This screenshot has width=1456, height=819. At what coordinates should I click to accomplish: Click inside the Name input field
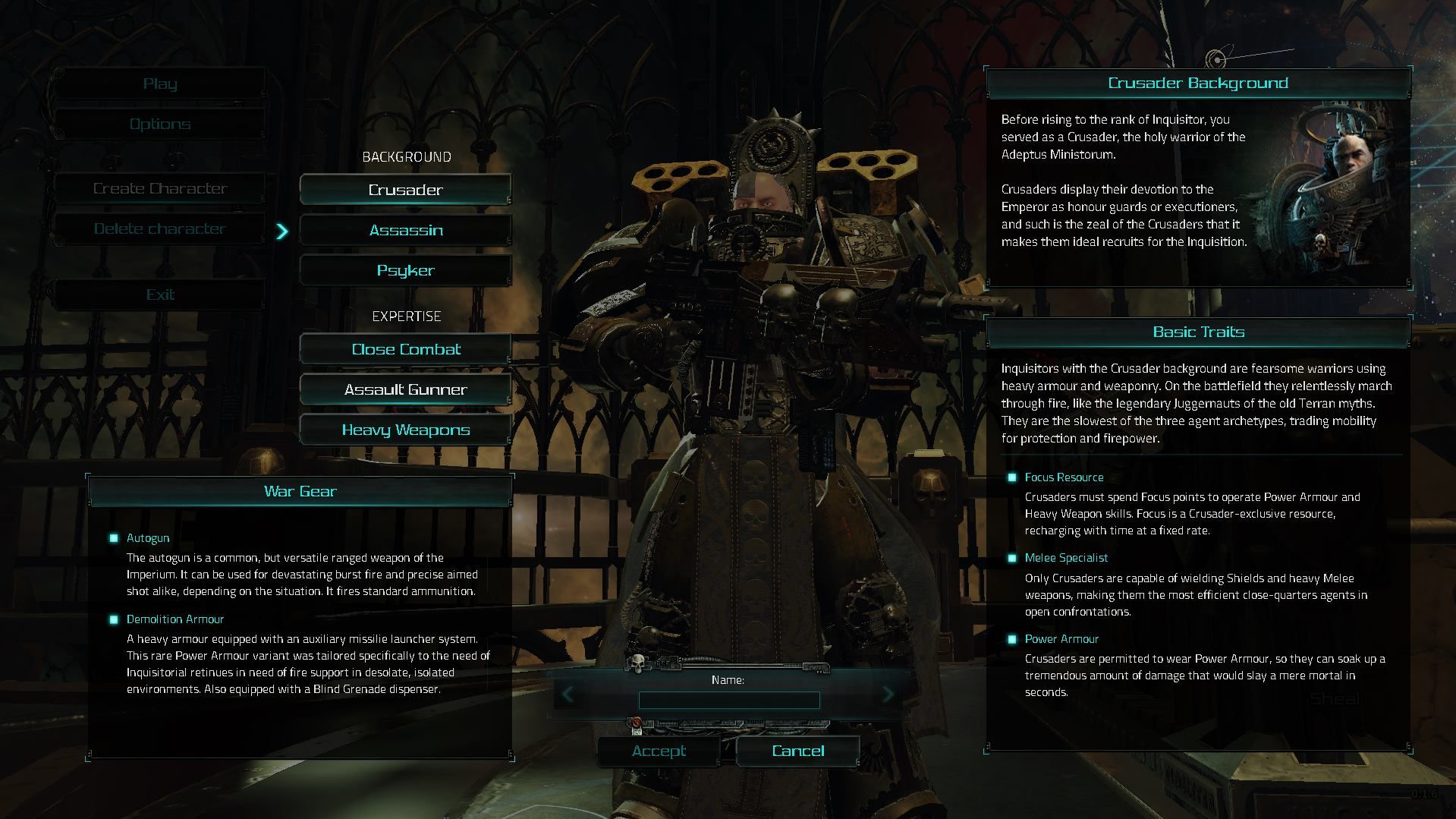point(728,701)
